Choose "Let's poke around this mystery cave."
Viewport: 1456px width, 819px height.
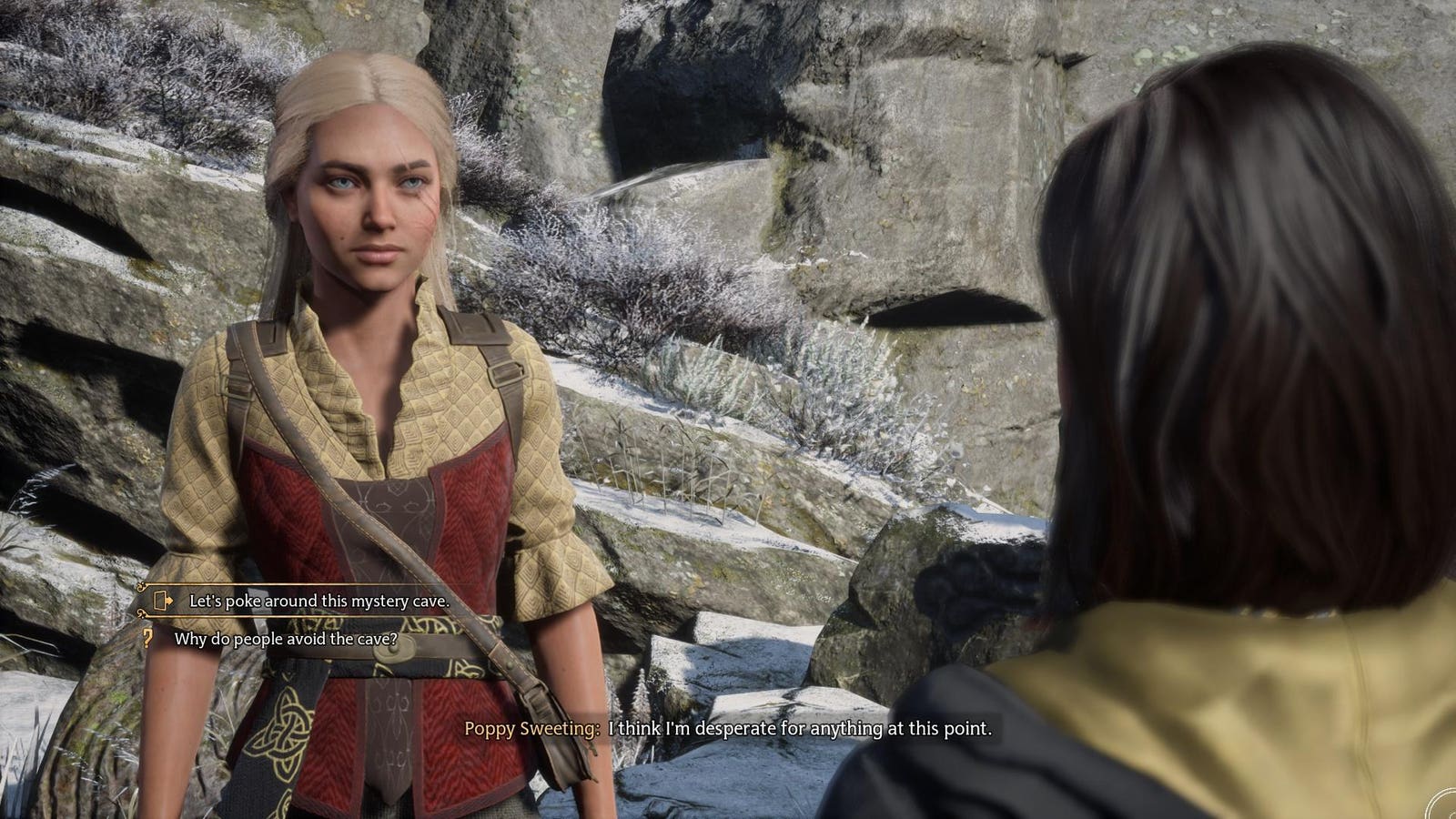pos(318,602)
